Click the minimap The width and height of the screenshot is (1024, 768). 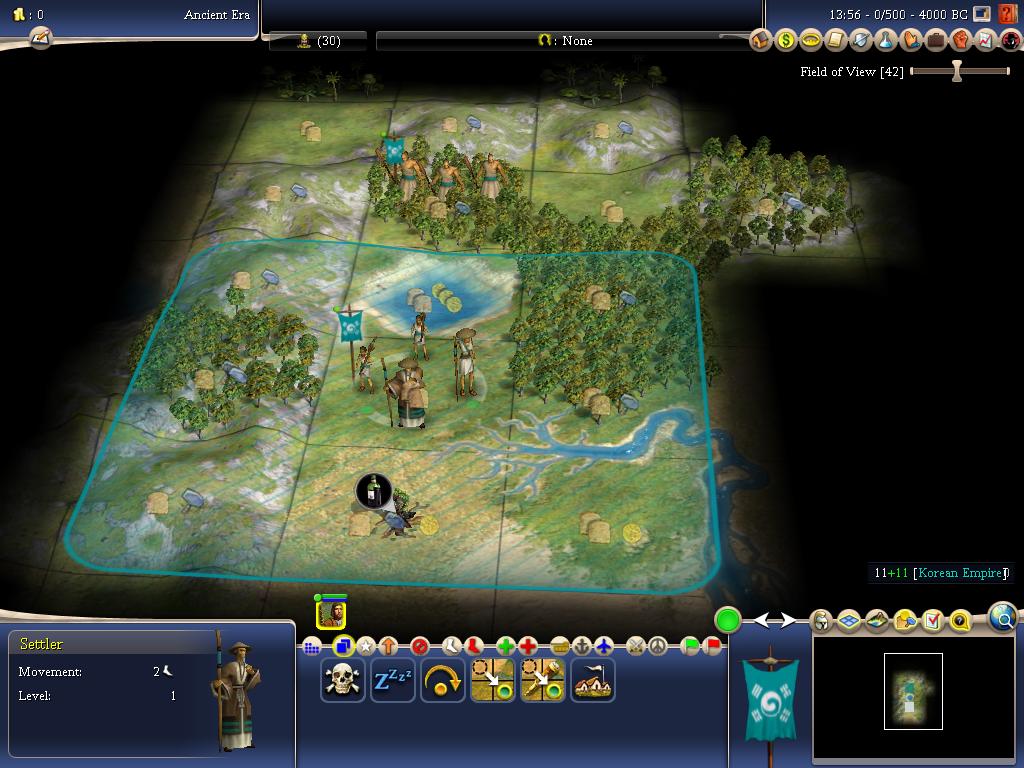pyautogui.click(x=913, y=691)
